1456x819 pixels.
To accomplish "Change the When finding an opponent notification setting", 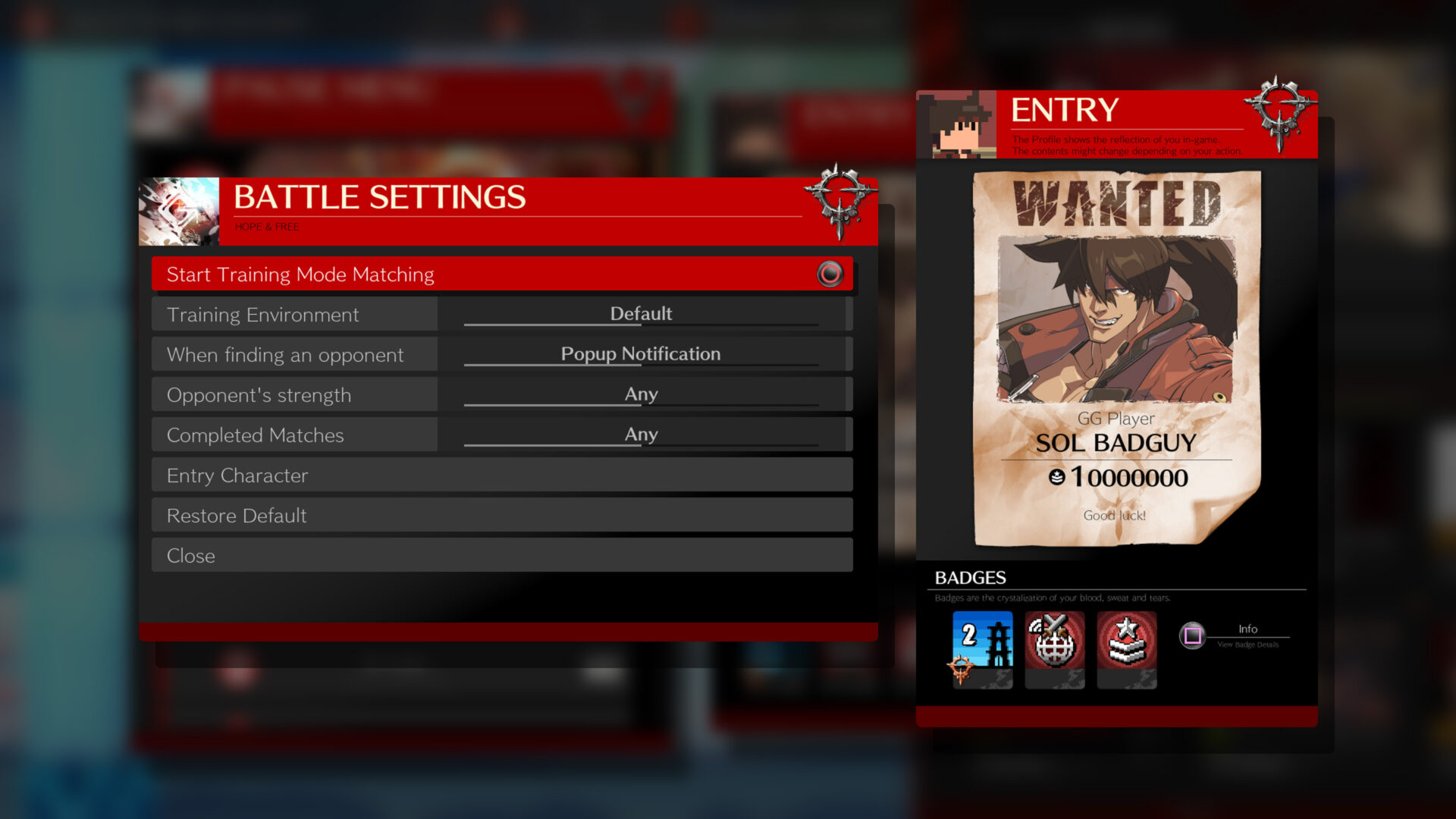I will 641,353.
